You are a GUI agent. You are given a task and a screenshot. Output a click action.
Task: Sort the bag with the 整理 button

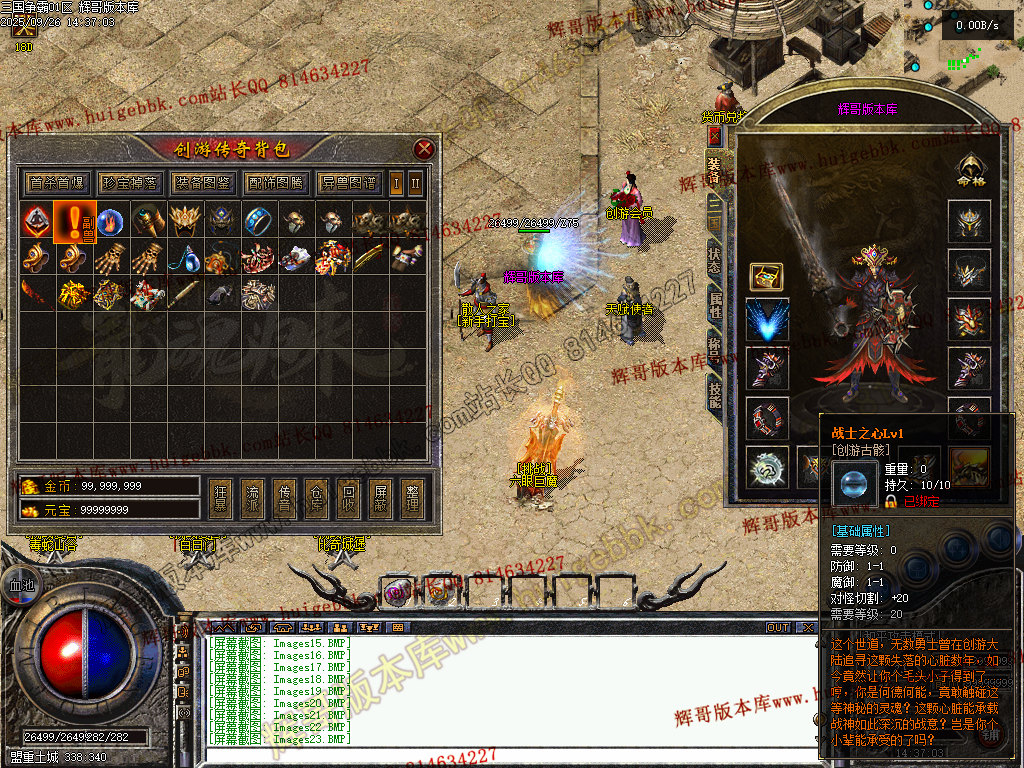(410, 498)
